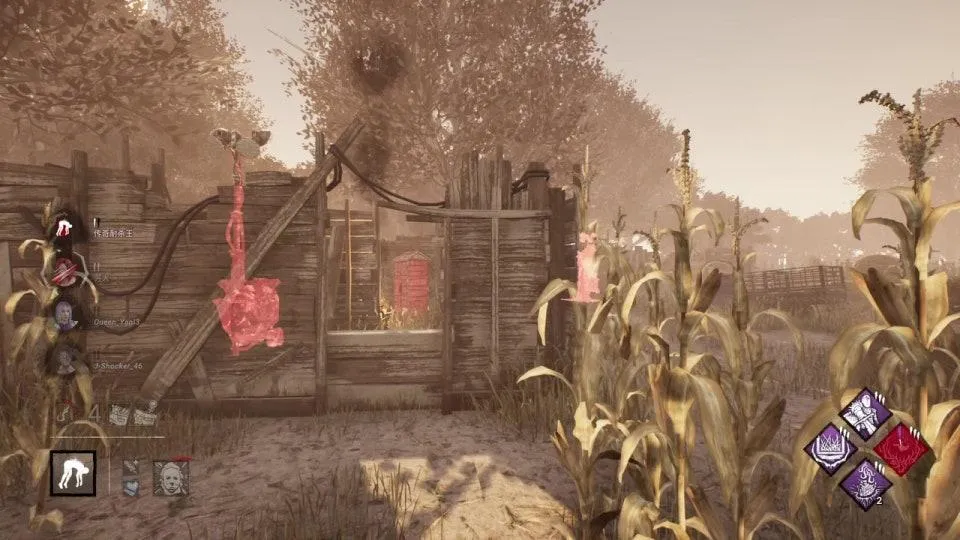Activate the red diamond perk icon
The width and height of the screenshot is (960, 540).
pos(899,448)
